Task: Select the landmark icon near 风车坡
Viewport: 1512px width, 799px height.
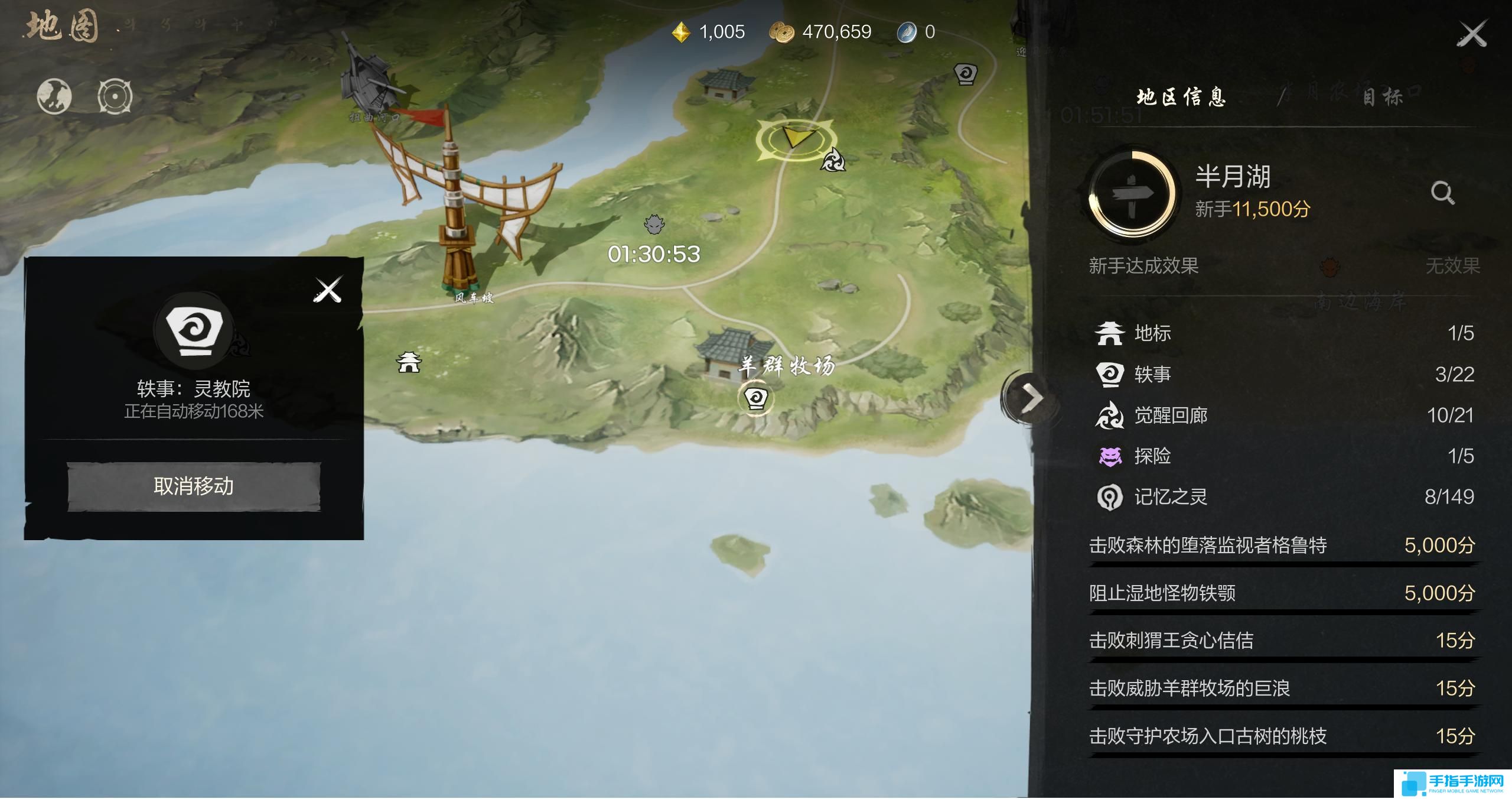Action: coord(409,362)
